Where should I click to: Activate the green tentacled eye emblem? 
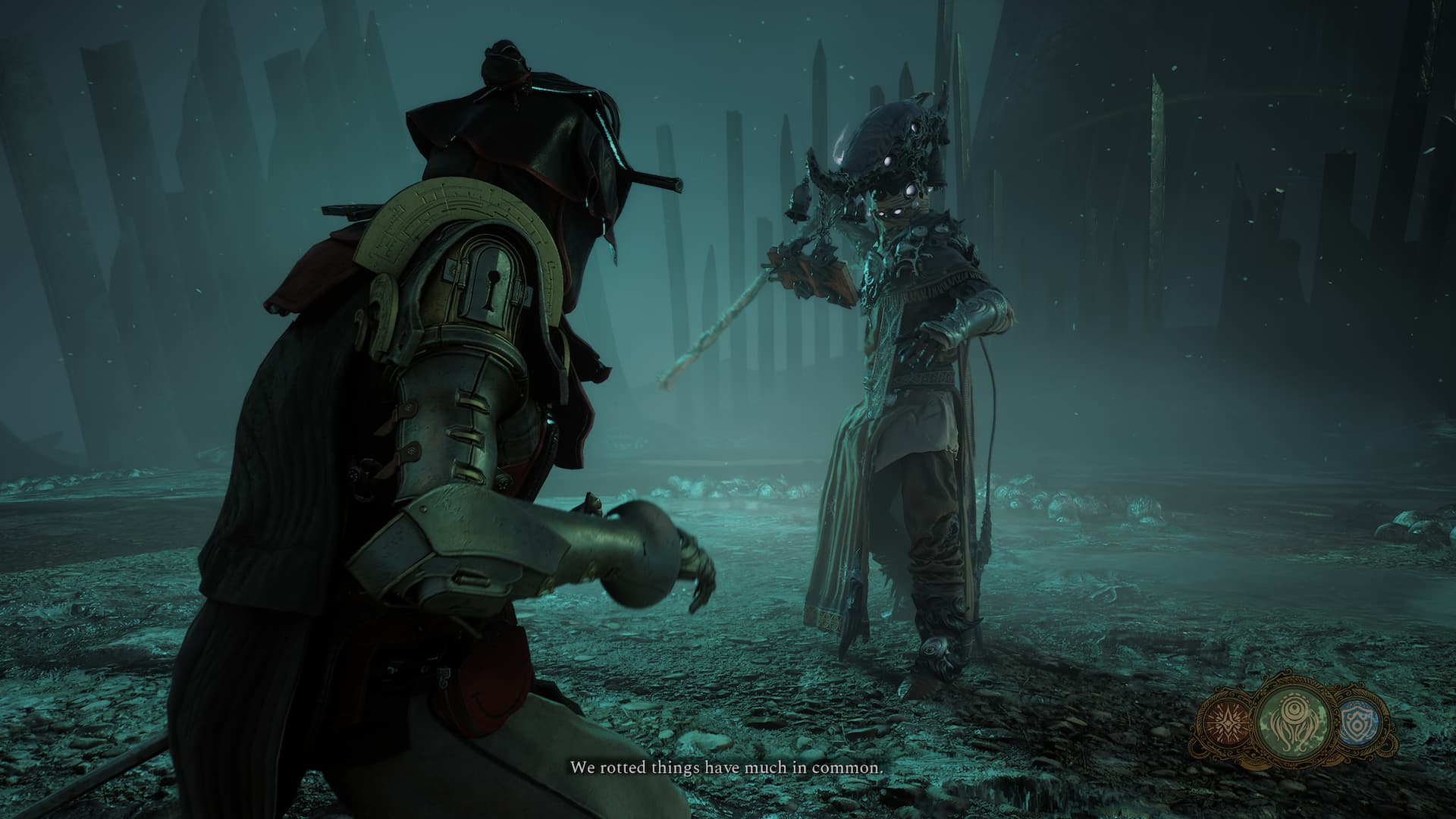pos(1293,726)
